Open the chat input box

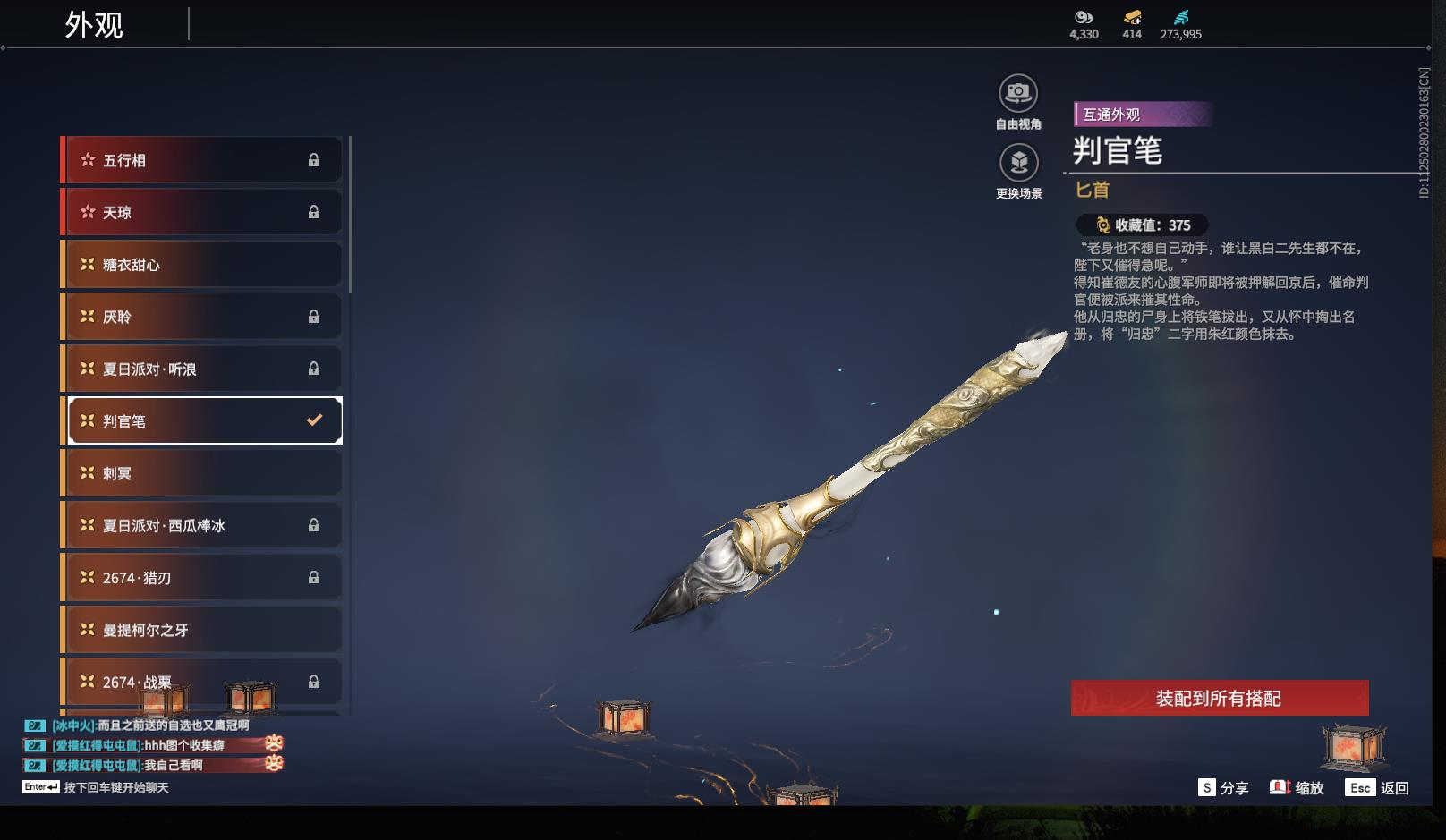pyautogui.click(x=116, y=787)
